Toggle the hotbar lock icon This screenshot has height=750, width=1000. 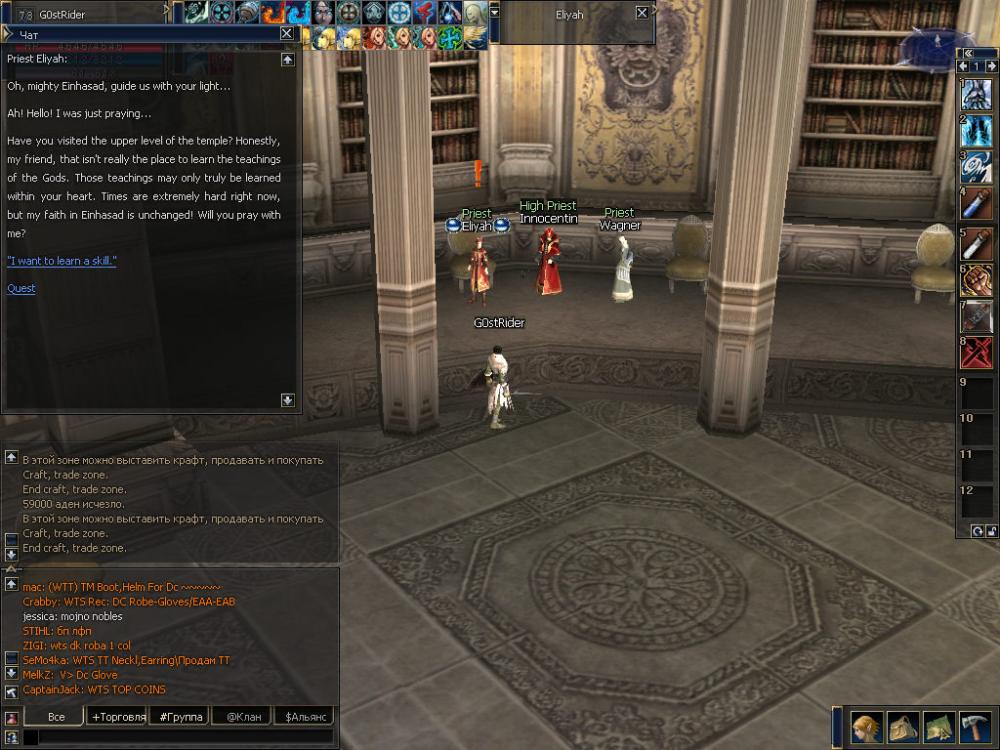(990, 530)
